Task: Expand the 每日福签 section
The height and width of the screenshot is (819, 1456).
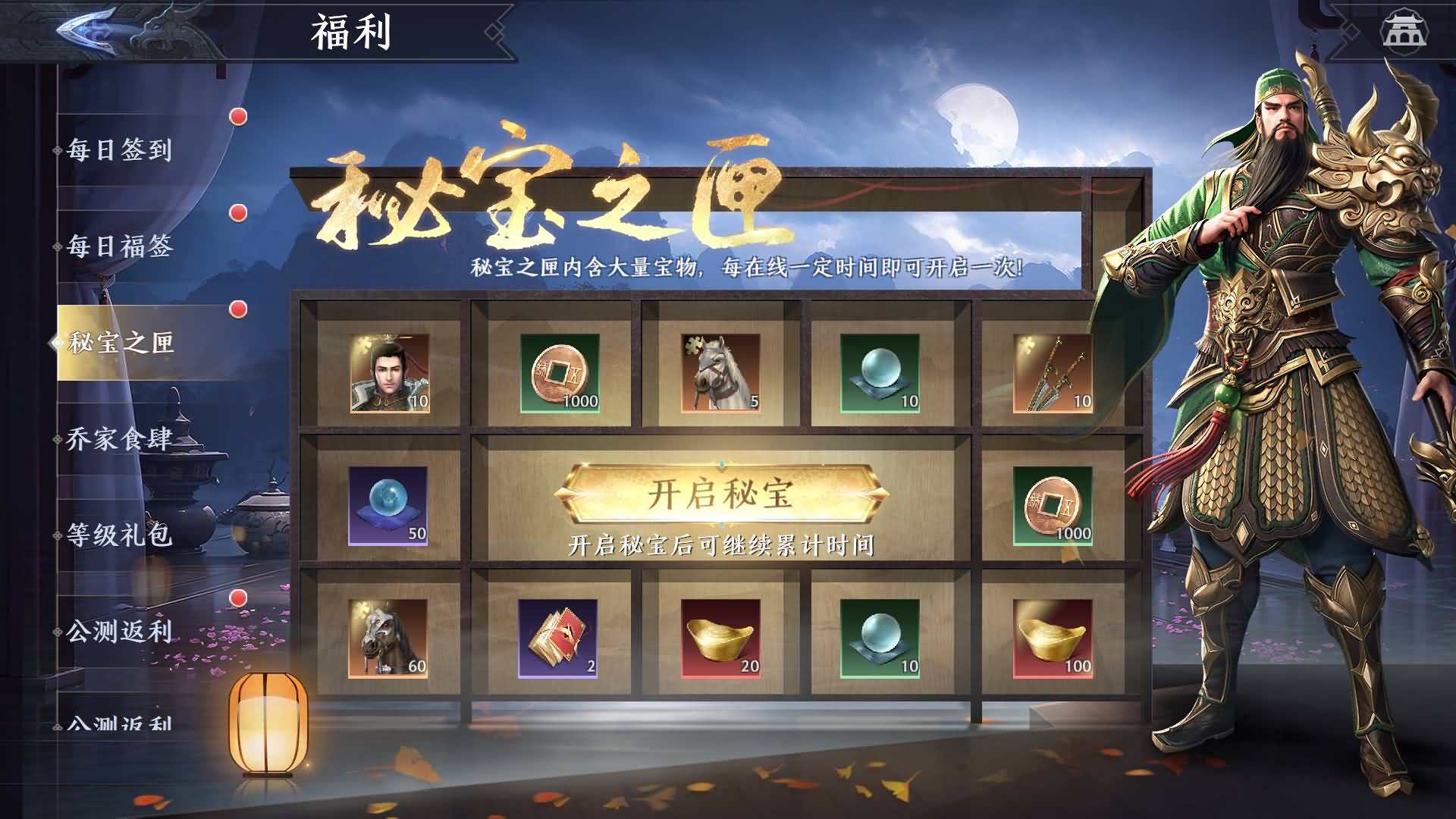Action: click(x=118, y=245)
